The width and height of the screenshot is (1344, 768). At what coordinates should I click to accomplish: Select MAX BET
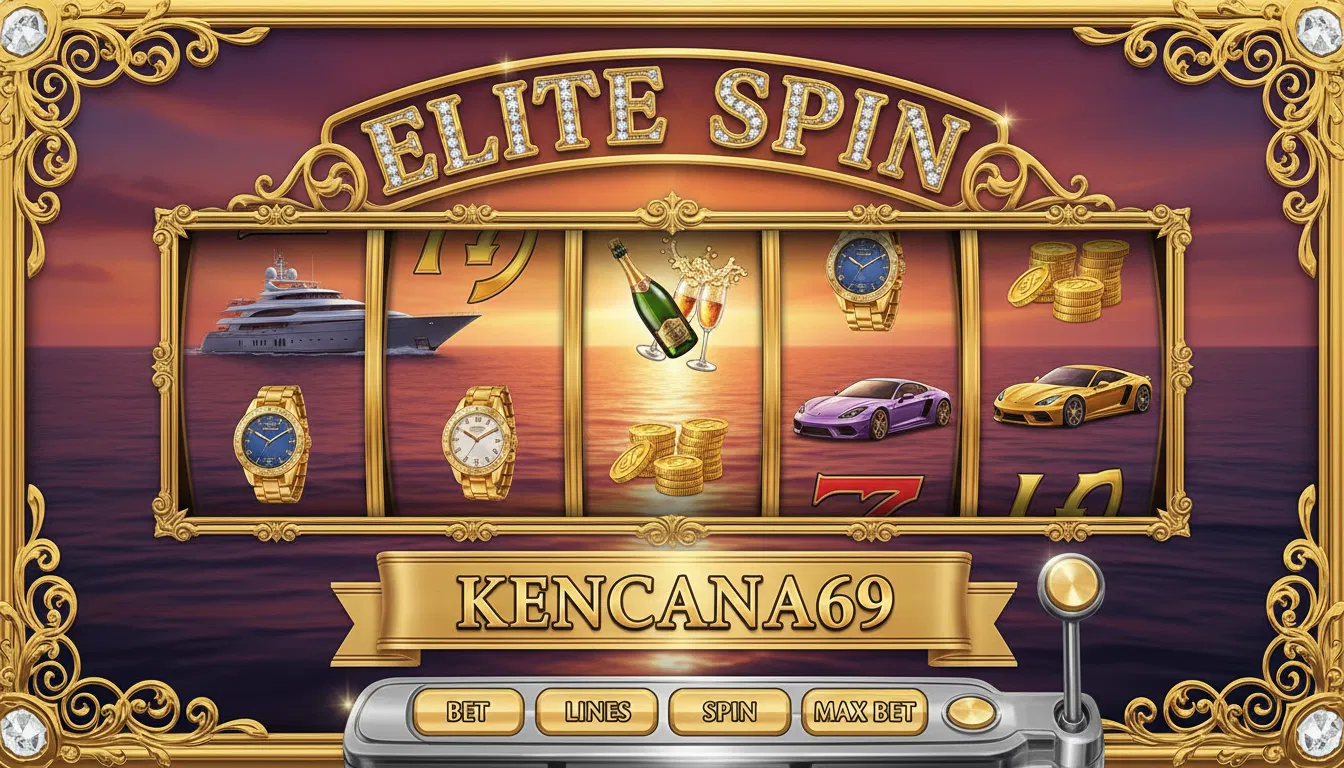tap(864, 712)
